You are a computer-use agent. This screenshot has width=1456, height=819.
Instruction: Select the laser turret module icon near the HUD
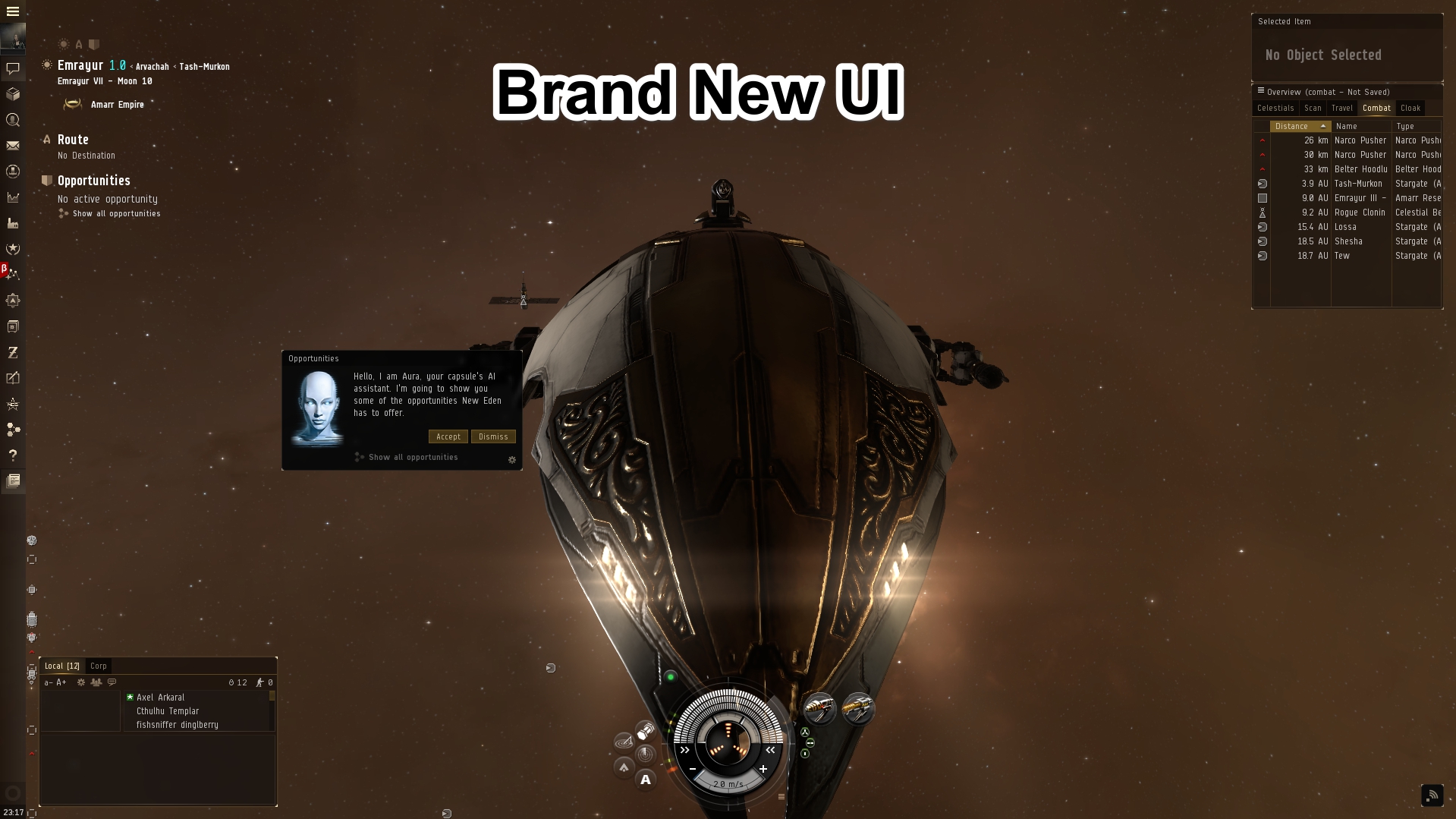(x=821, y=708)
